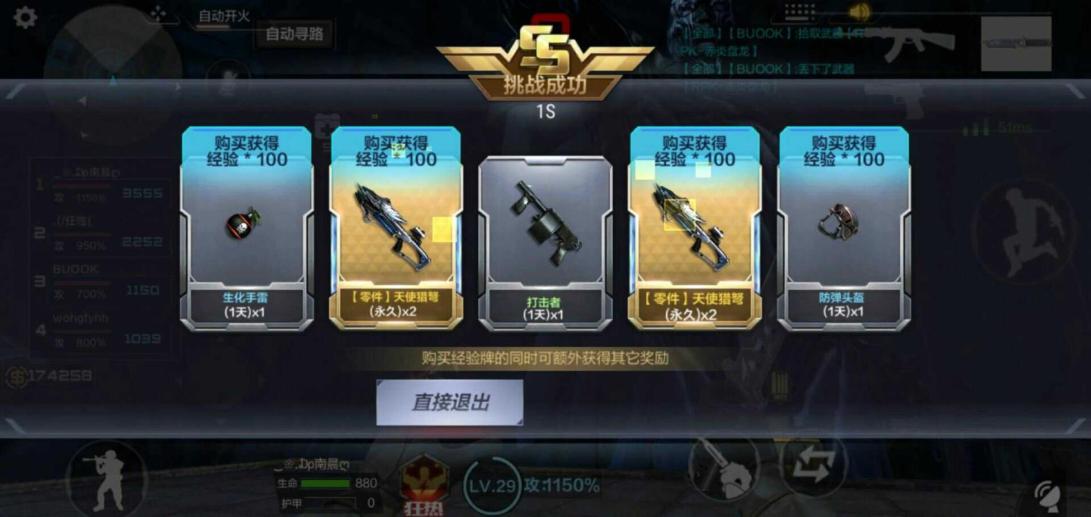Pick the 防弹头盔 helmet reward card

coord(844,228)
